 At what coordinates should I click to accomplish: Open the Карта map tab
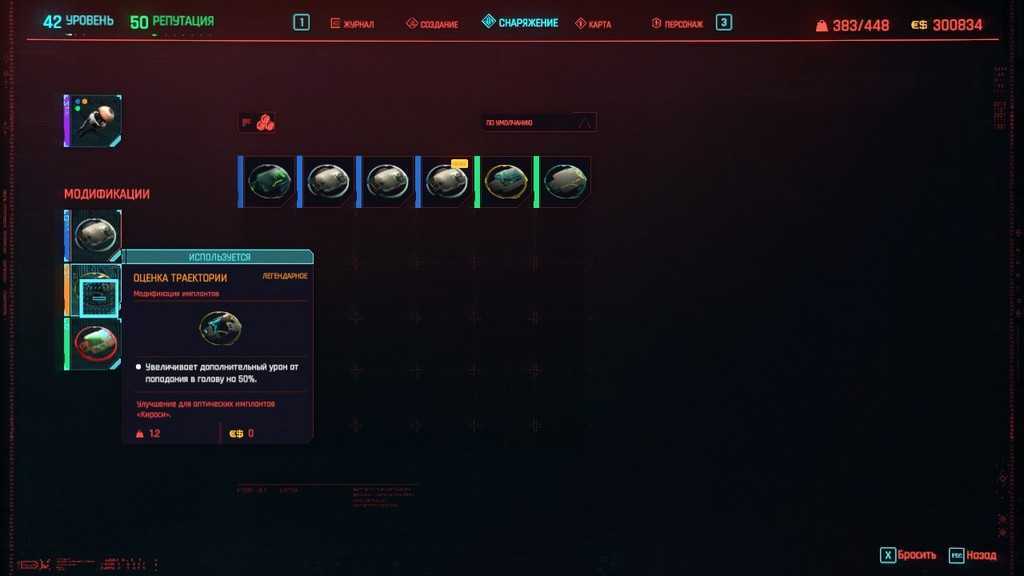[x=593, y=23]
